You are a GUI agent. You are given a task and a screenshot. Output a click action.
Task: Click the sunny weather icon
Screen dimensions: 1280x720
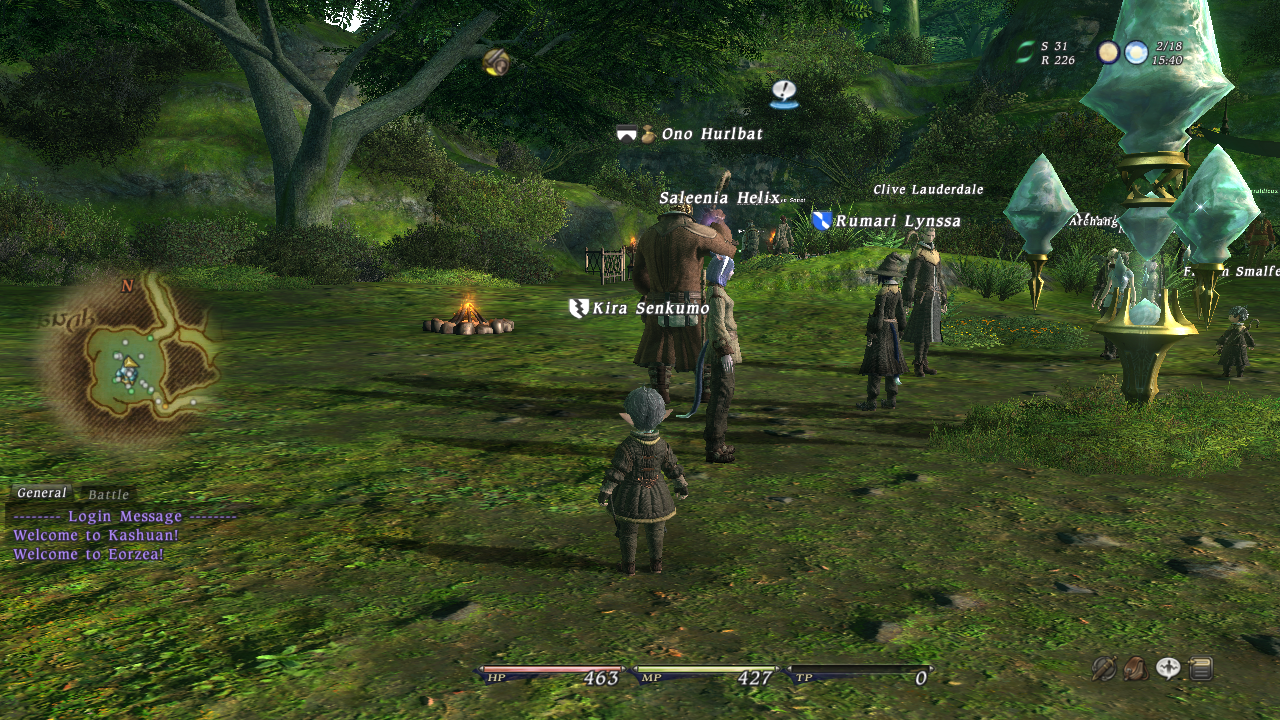(x=1136, y=52)
